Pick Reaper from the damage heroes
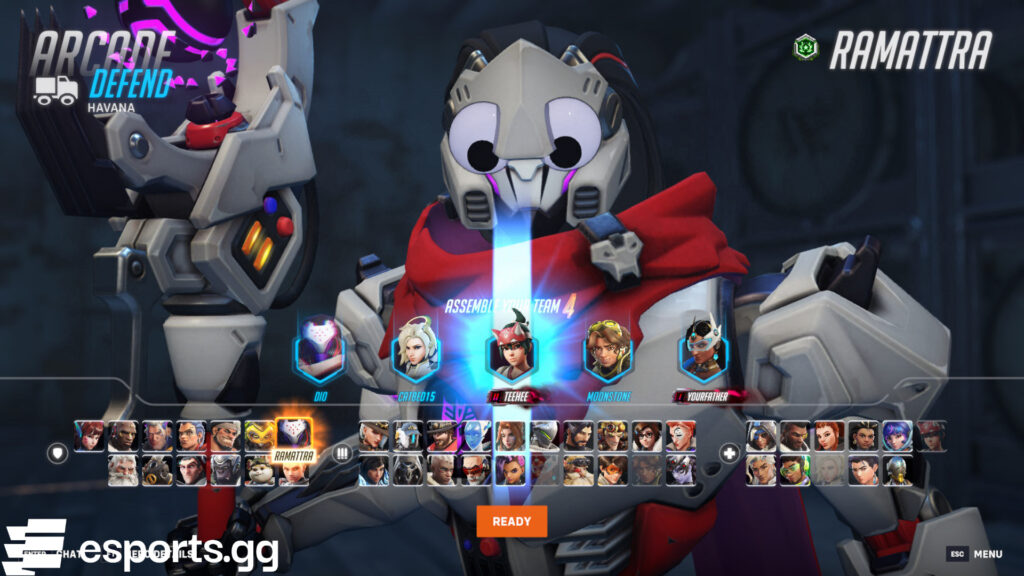 [x=408, y=470]
